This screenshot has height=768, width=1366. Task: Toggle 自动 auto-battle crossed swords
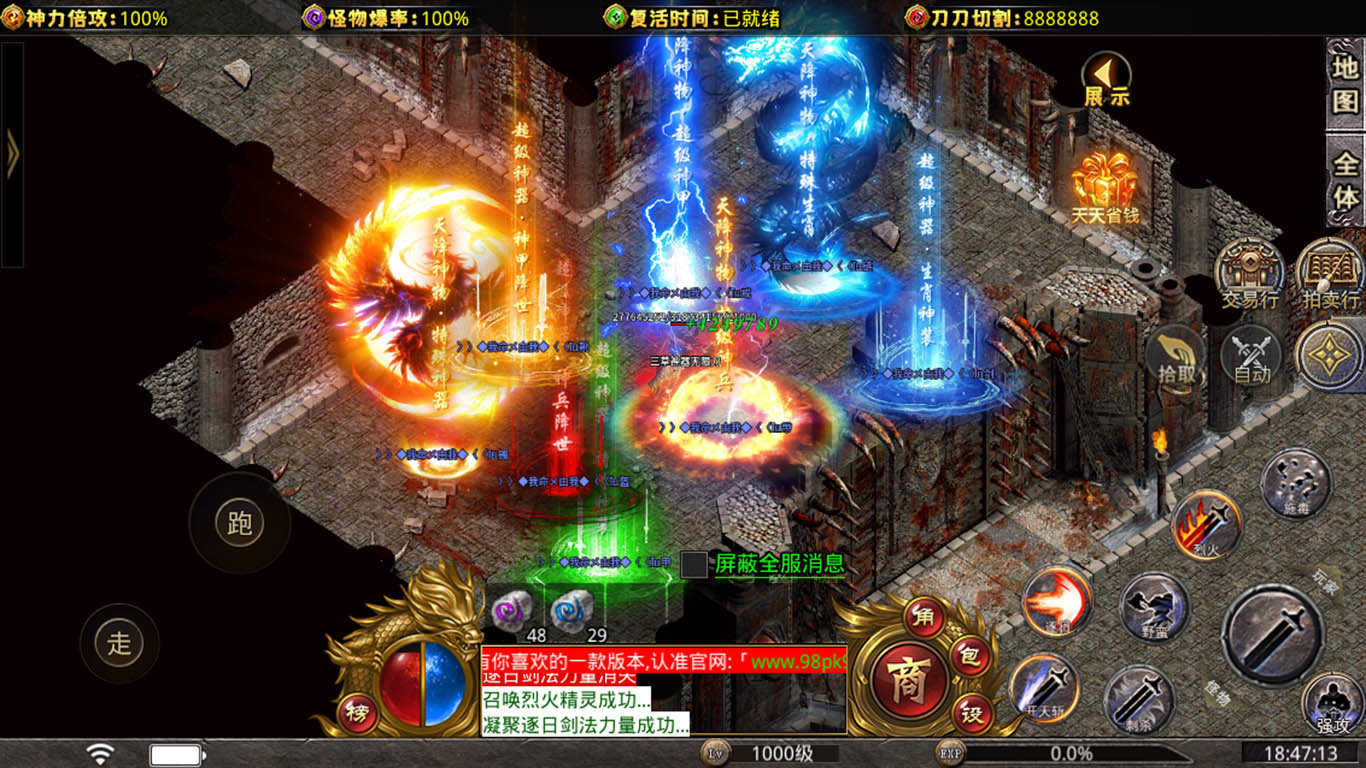click(x=1251, y=357)
